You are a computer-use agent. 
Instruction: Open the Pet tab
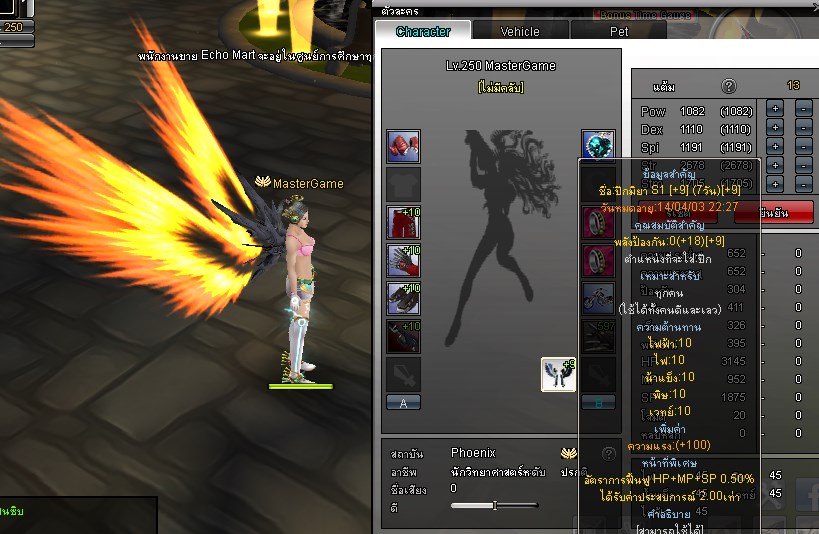(619, 31)
